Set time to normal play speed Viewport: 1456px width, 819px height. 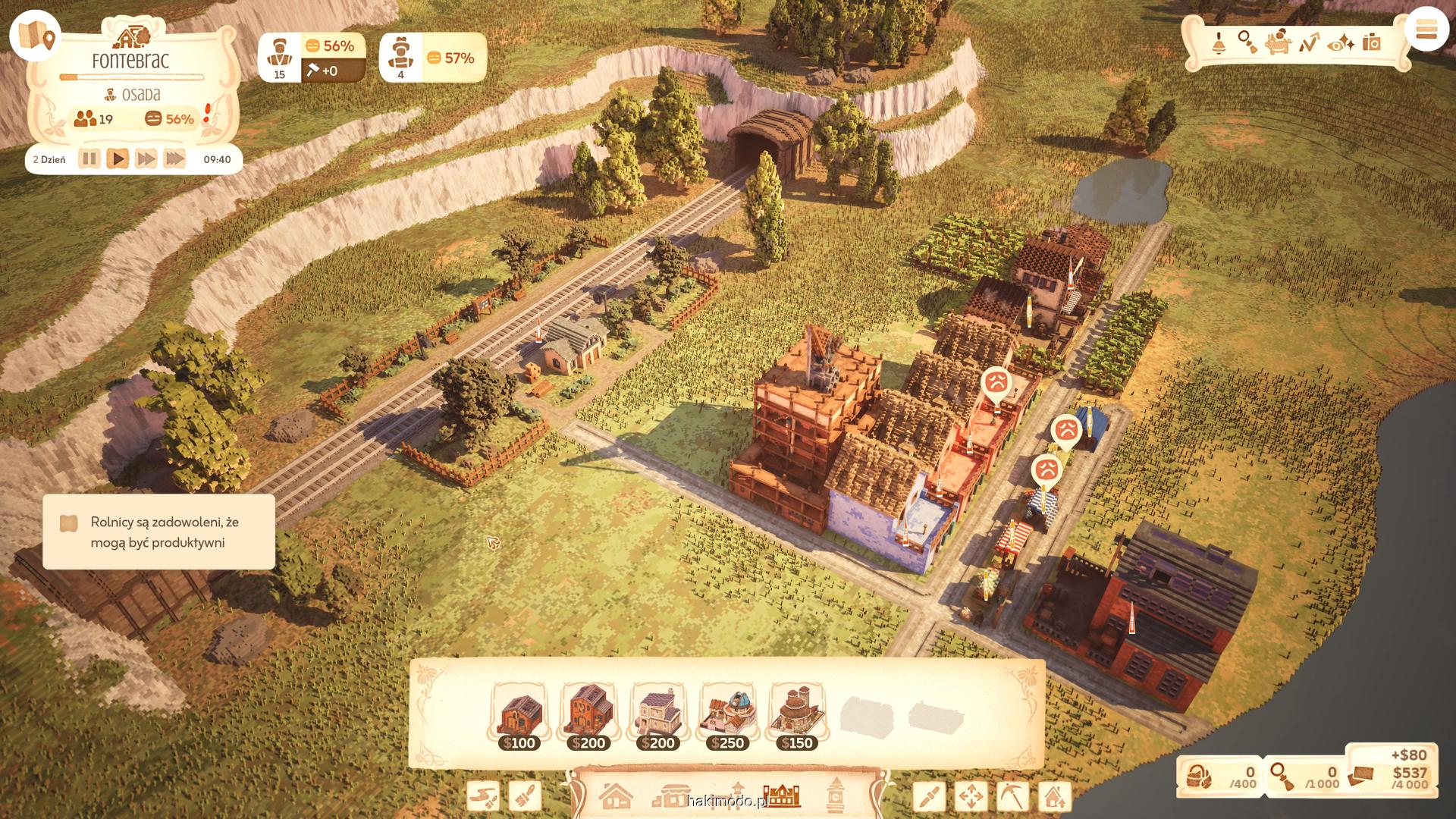tap(118, 159)
